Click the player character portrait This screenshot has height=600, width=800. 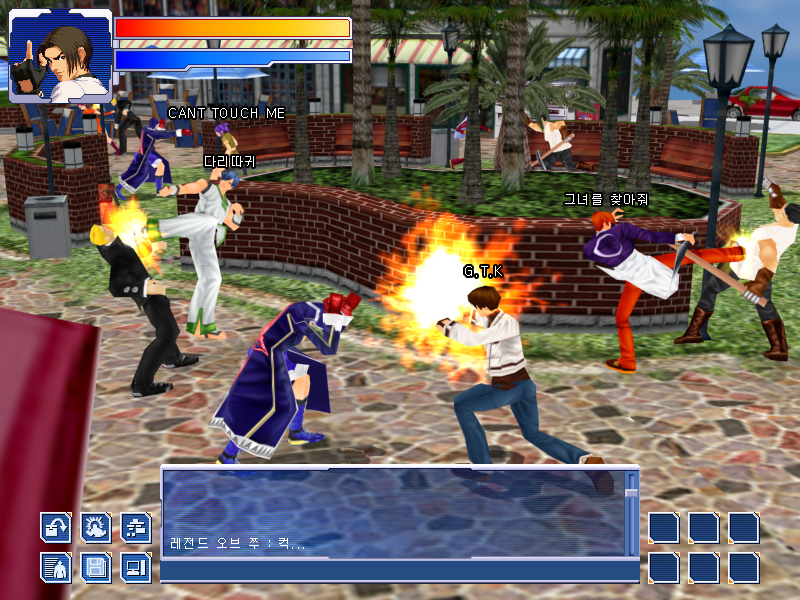click(x=60, y=56)
